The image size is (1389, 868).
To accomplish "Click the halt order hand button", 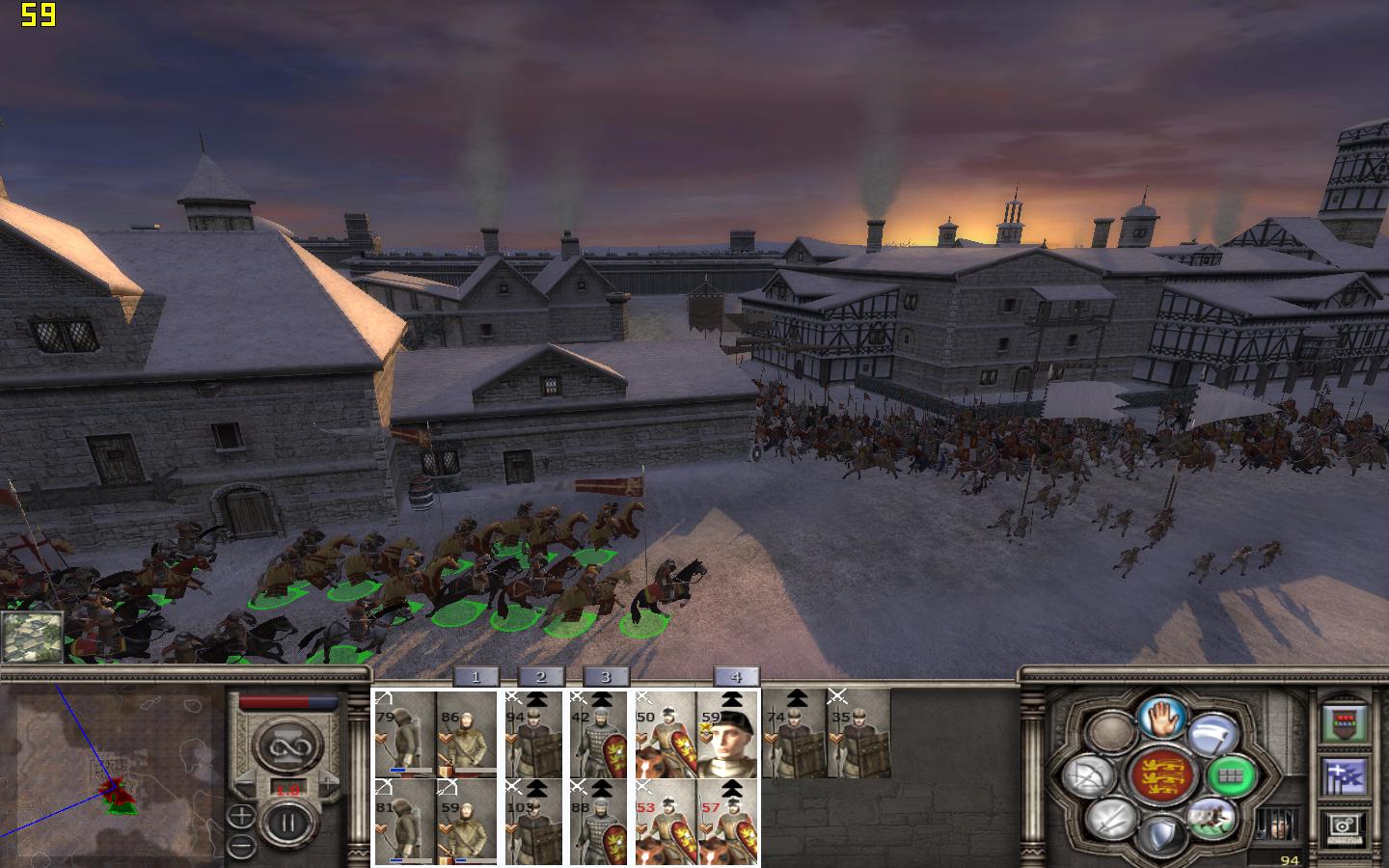I will (1162, 718).
